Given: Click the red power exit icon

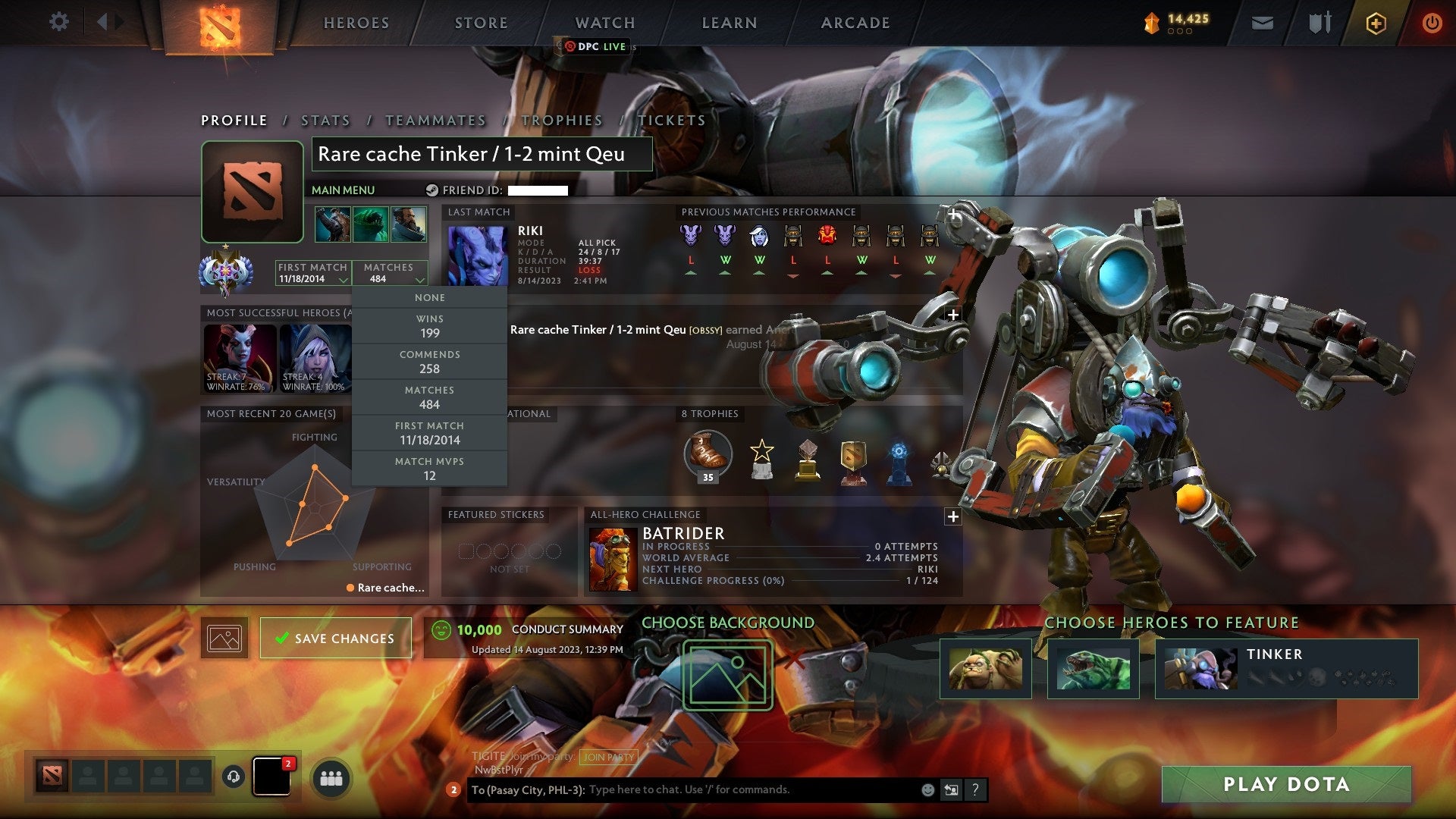Looking at the screenshot, I should pos(1433,23).
